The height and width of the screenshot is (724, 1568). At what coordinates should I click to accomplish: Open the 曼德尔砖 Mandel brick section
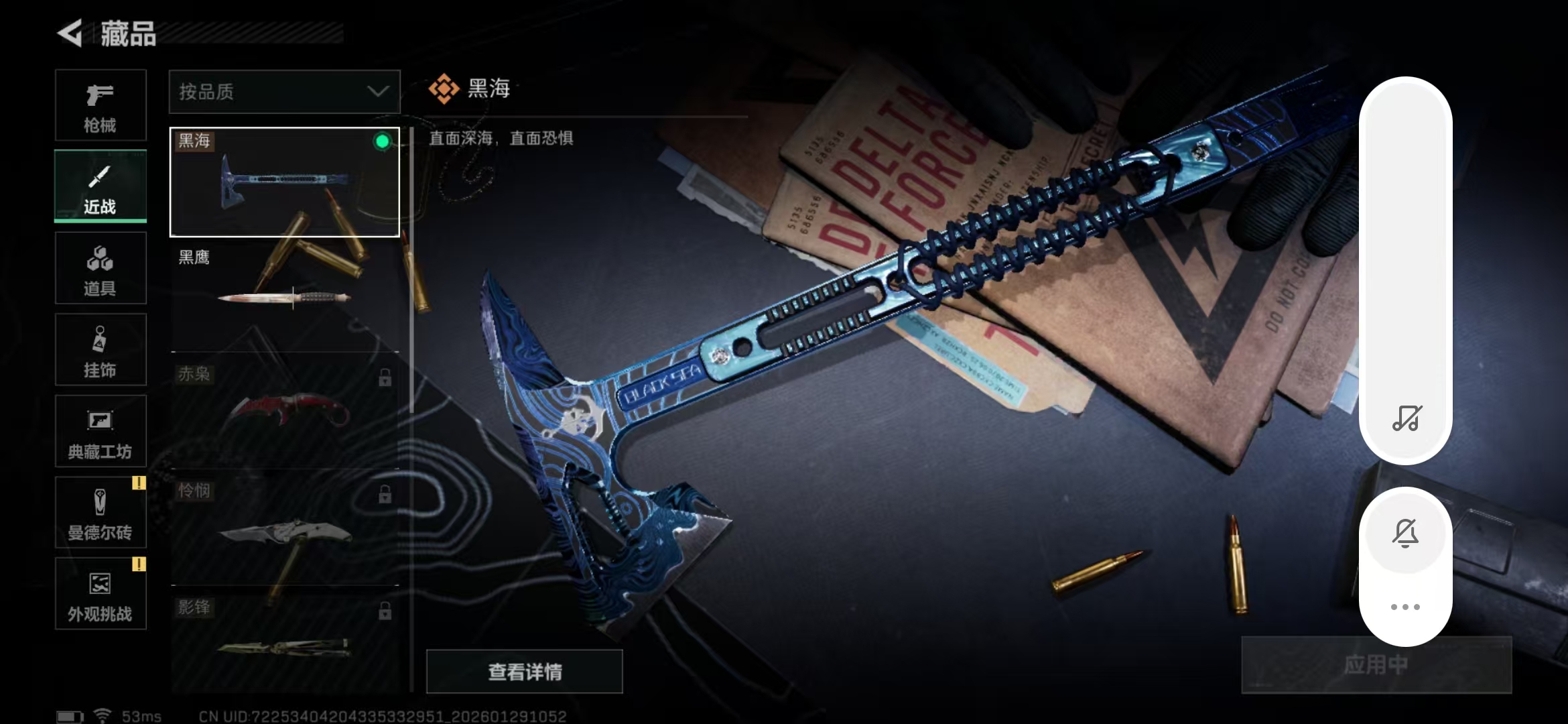coord(100,511)
